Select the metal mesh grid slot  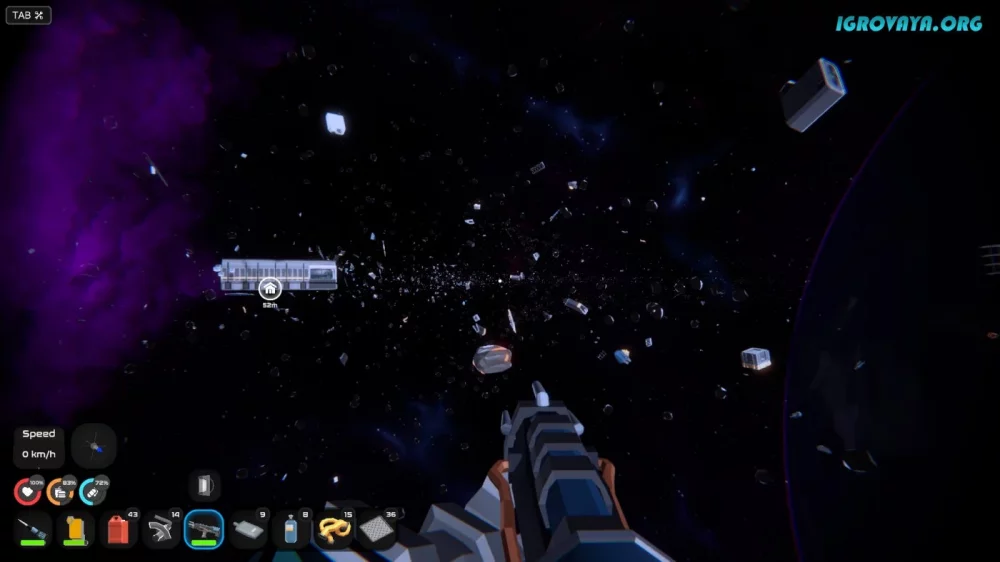click(x=376, y=529)
